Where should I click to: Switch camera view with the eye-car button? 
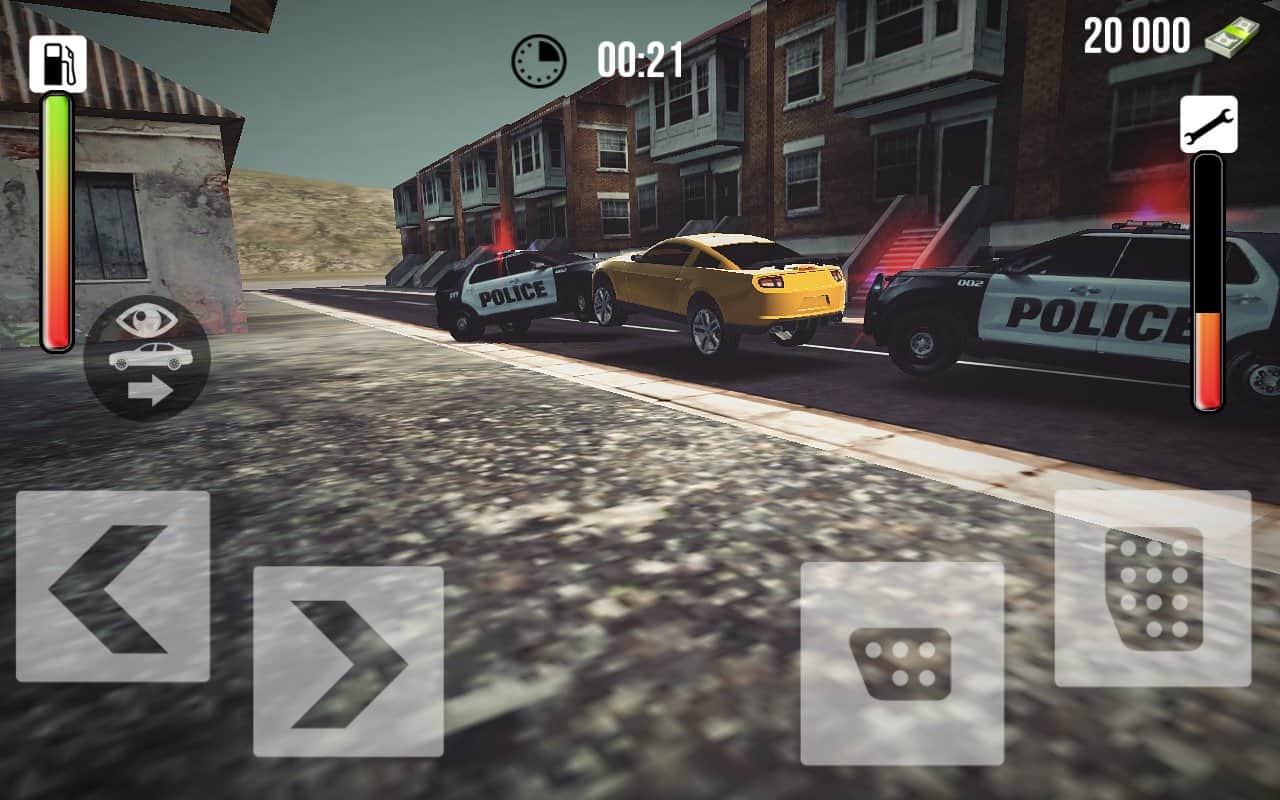pos(147,357)
